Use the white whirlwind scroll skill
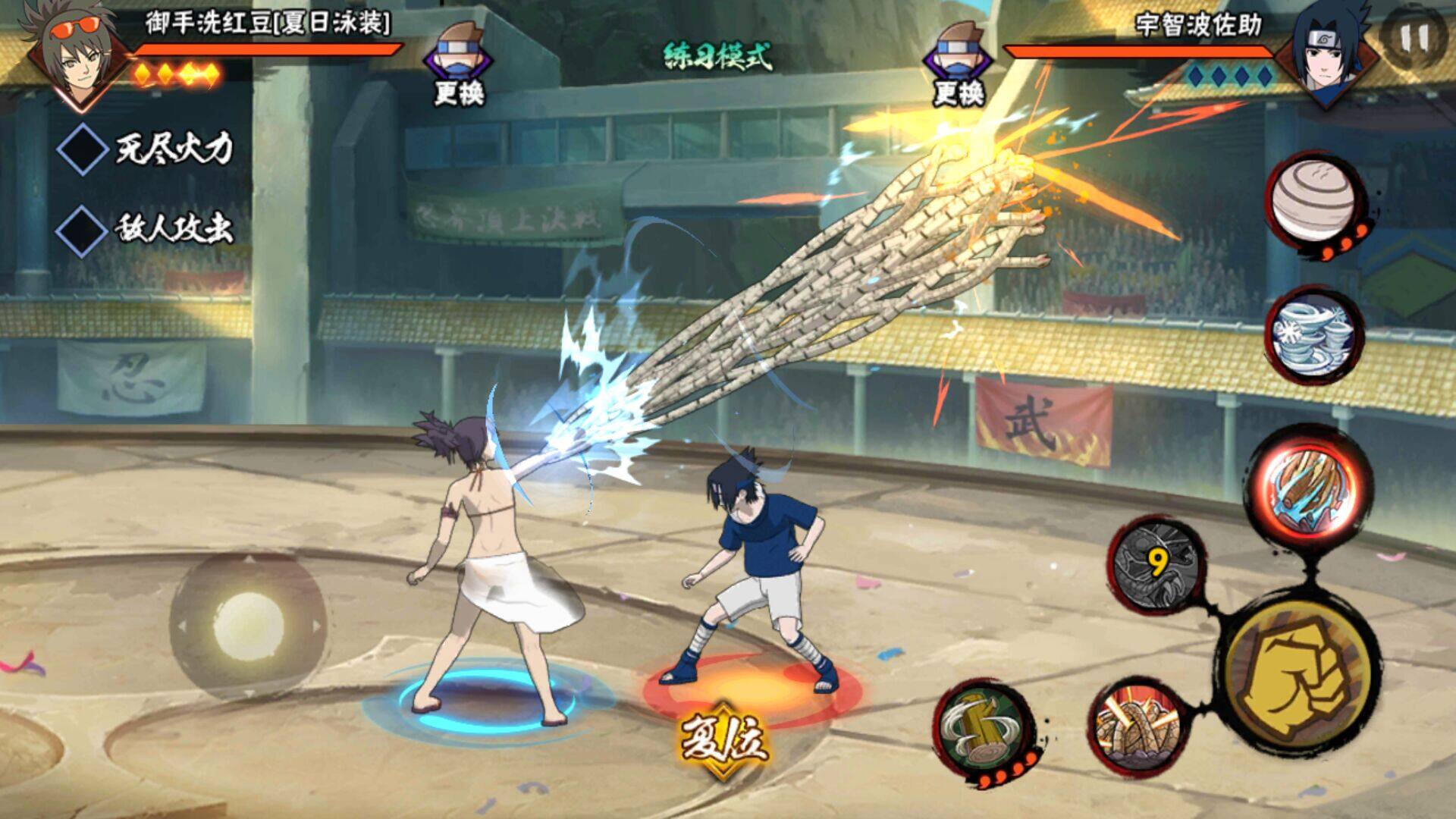The width and height of the screenshot is (1456, 819). [x=1313, y=334]
